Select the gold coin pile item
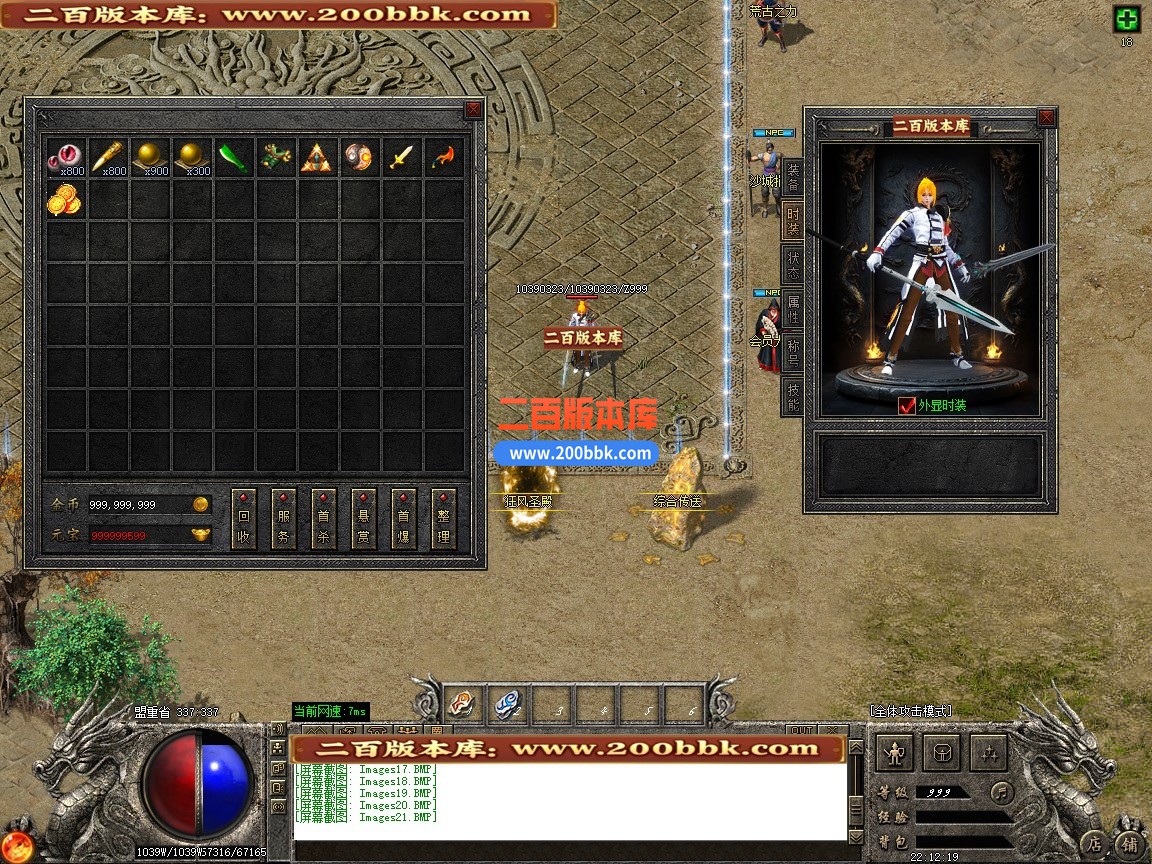The height and width of the screenshot is (864, 1152). coord(65,200)
